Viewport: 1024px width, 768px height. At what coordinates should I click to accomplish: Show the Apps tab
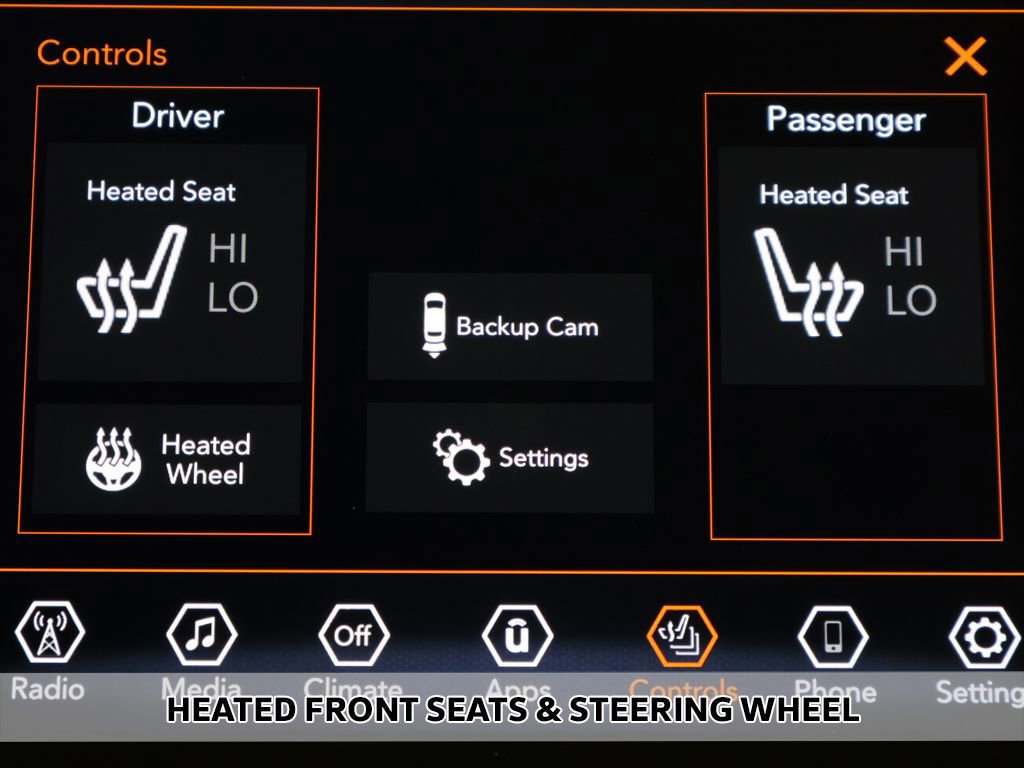(517, 636)
